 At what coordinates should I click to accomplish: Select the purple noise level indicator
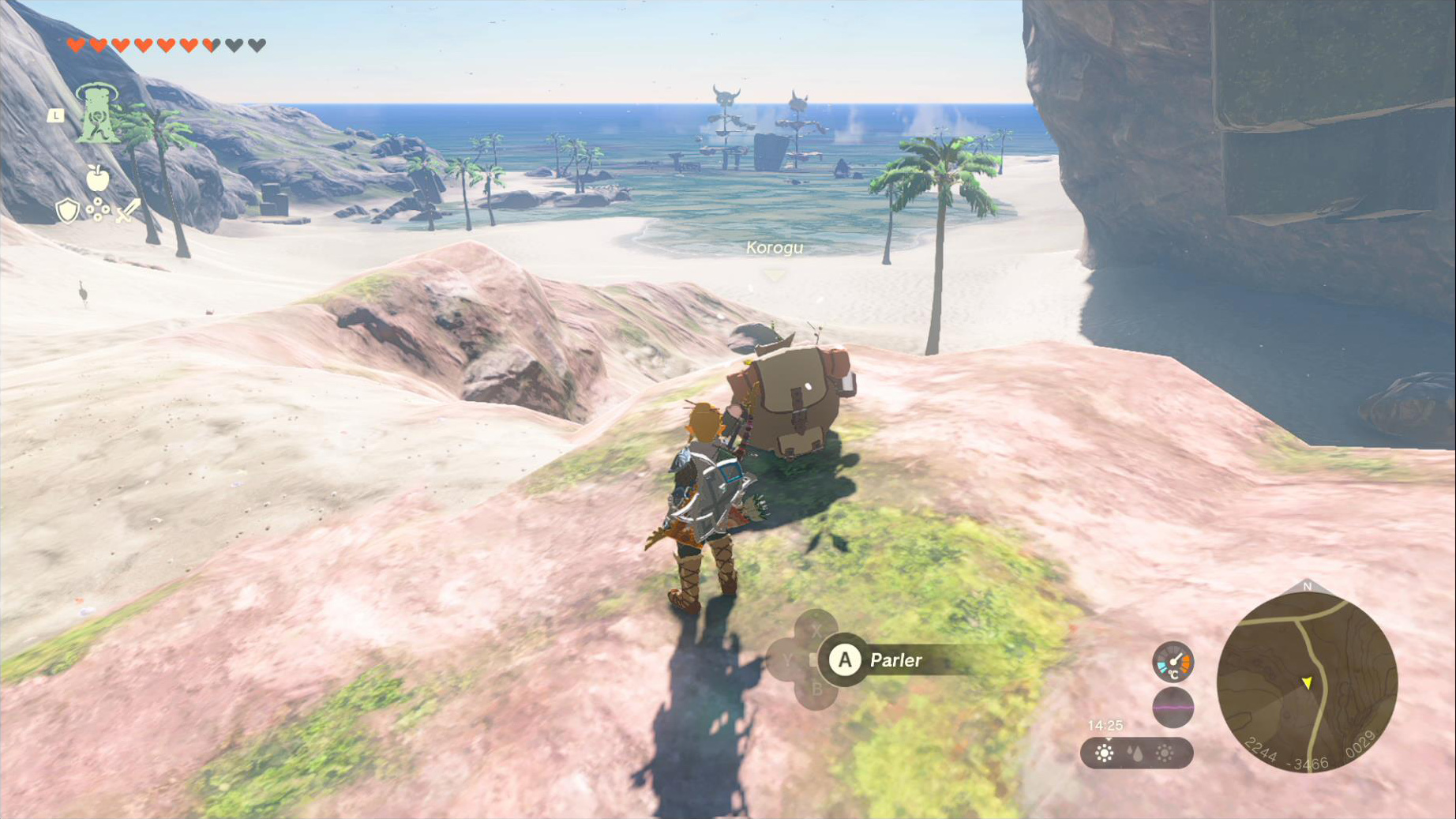click(x=1173, y=707)
